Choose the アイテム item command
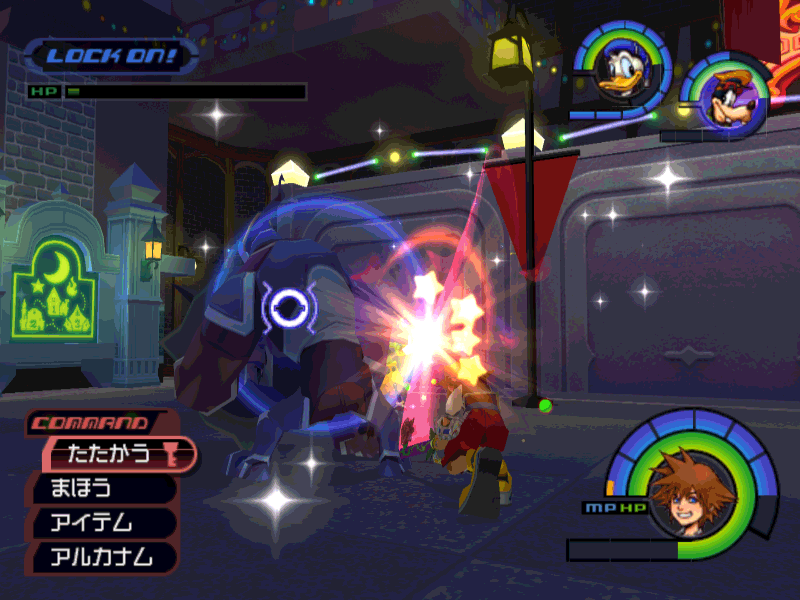The image size is (800, 600). click(x=100, y=522)
